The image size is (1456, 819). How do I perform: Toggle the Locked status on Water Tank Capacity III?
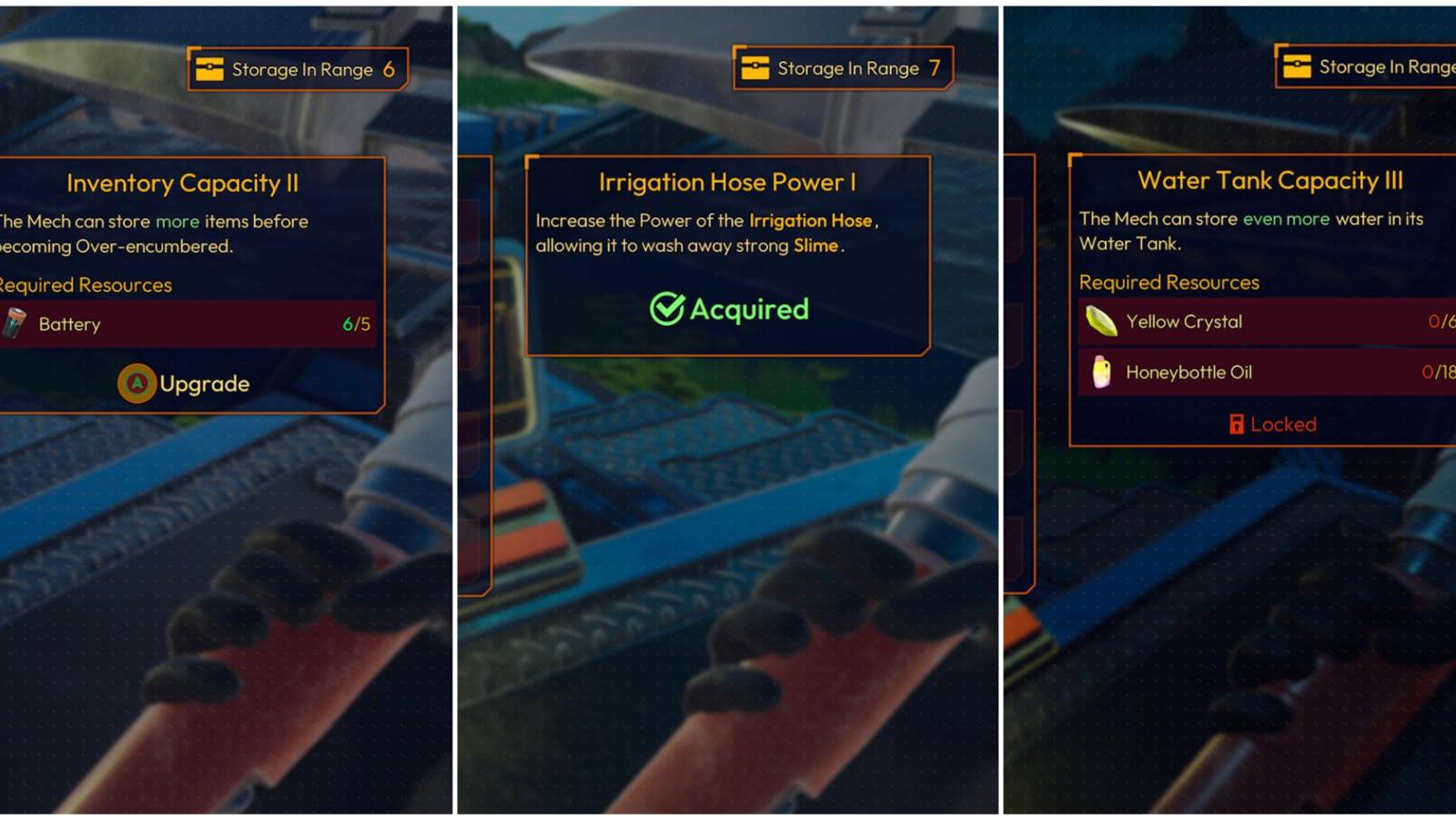(x=1271, y=424)
